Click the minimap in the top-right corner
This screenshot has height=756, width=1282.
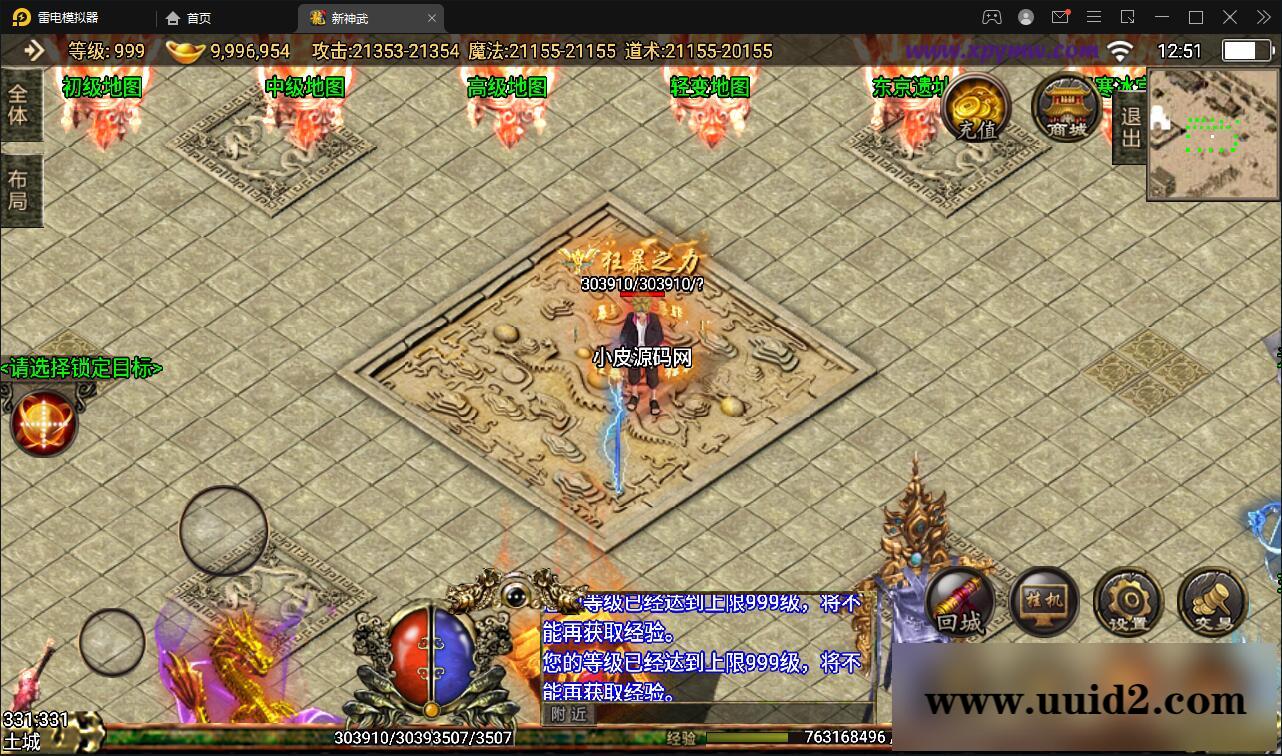tap(1212, 131)
